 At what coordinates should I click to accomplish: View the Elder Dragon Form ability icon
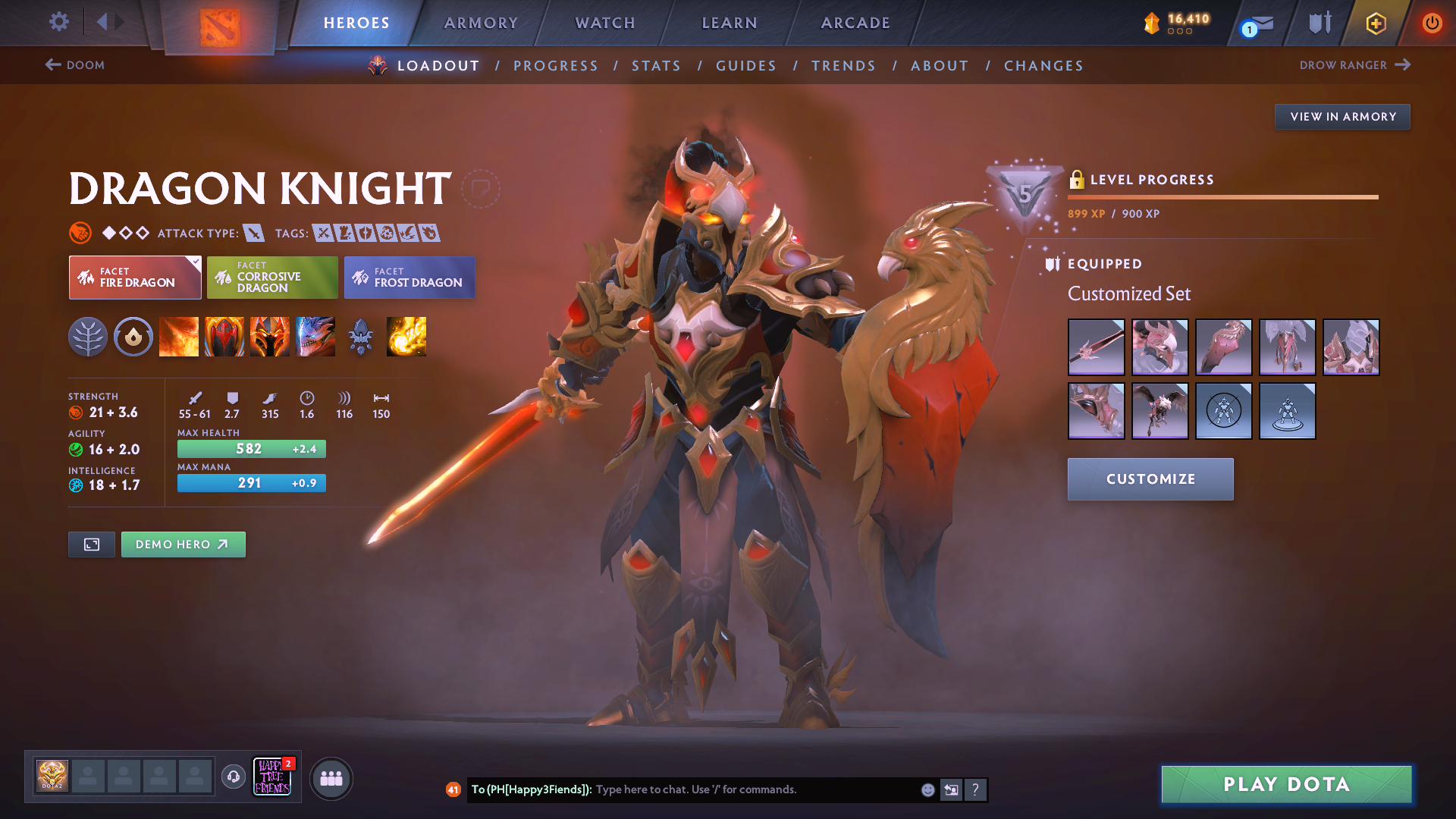click(x=315, y=337)
